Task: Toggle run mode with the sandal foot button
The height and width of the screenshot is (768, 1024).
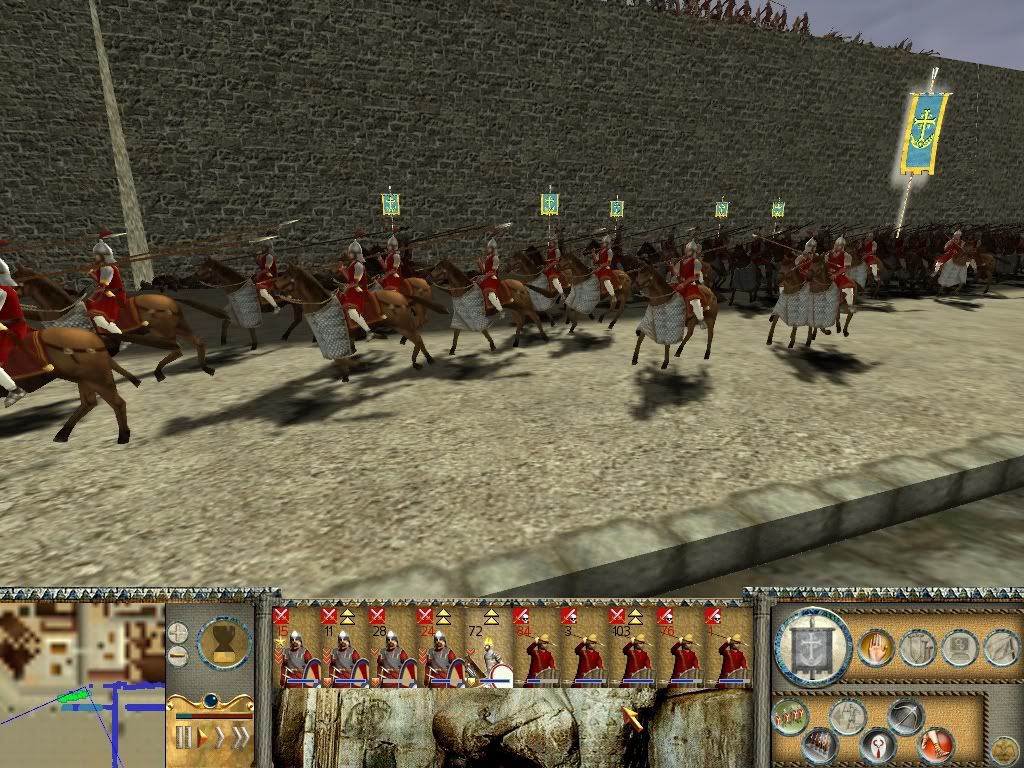Action: click(x=936, y=743)
